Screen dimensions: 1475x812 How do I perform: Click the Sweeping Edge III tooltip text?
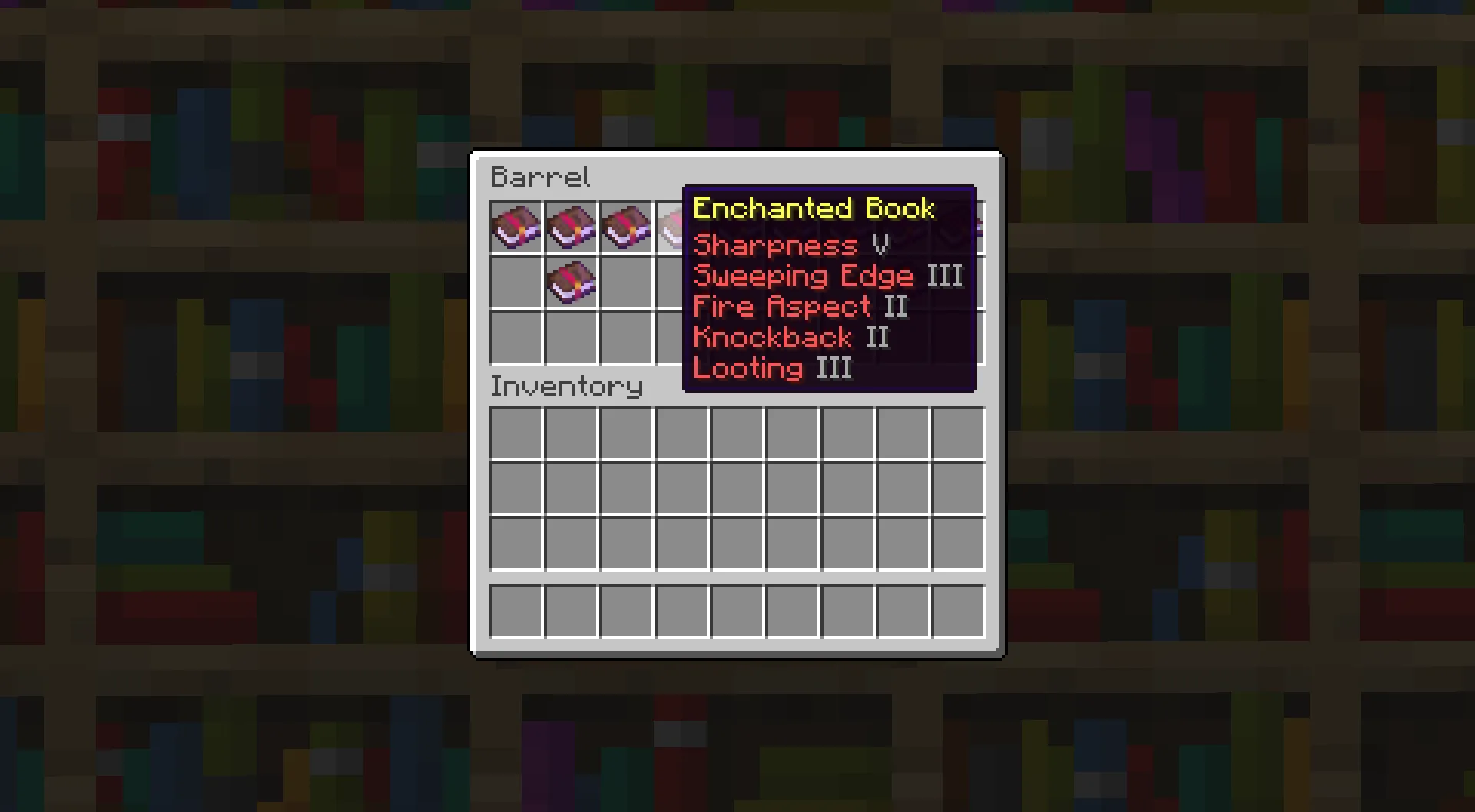pyautogui.click(x=826, y=275)
